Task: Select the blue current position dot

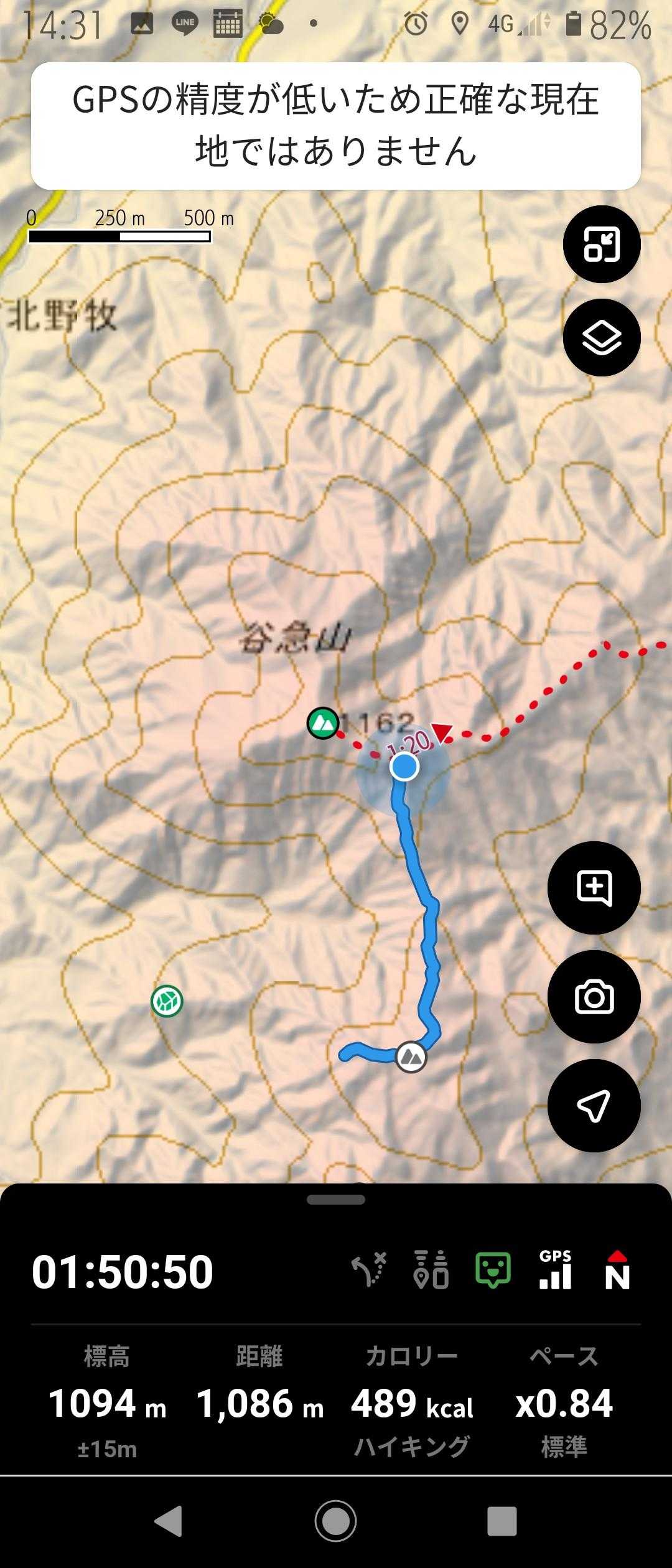Action: (404, 767)
